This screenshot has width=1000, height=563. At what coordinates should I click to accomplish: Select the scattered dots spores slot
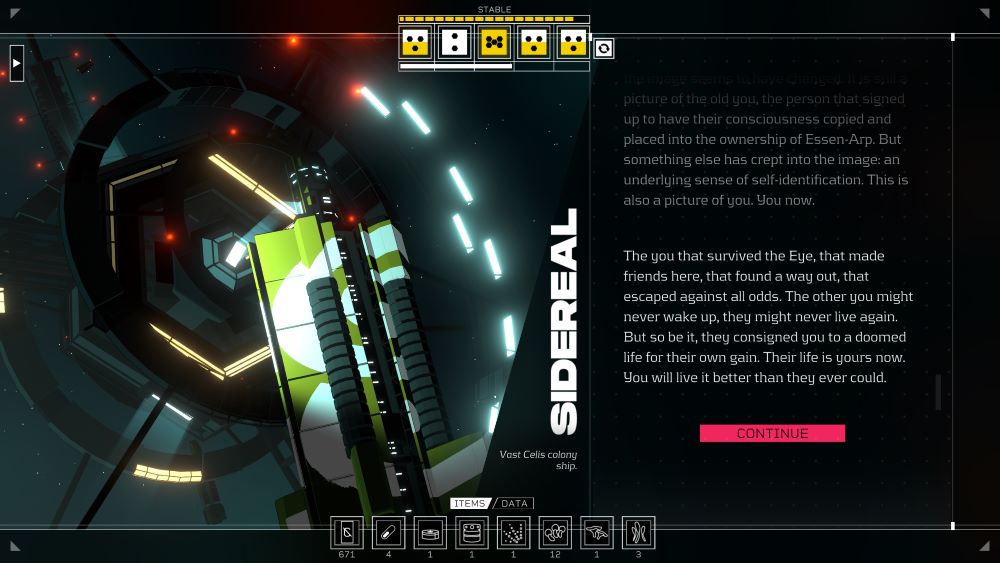[513, 532]
